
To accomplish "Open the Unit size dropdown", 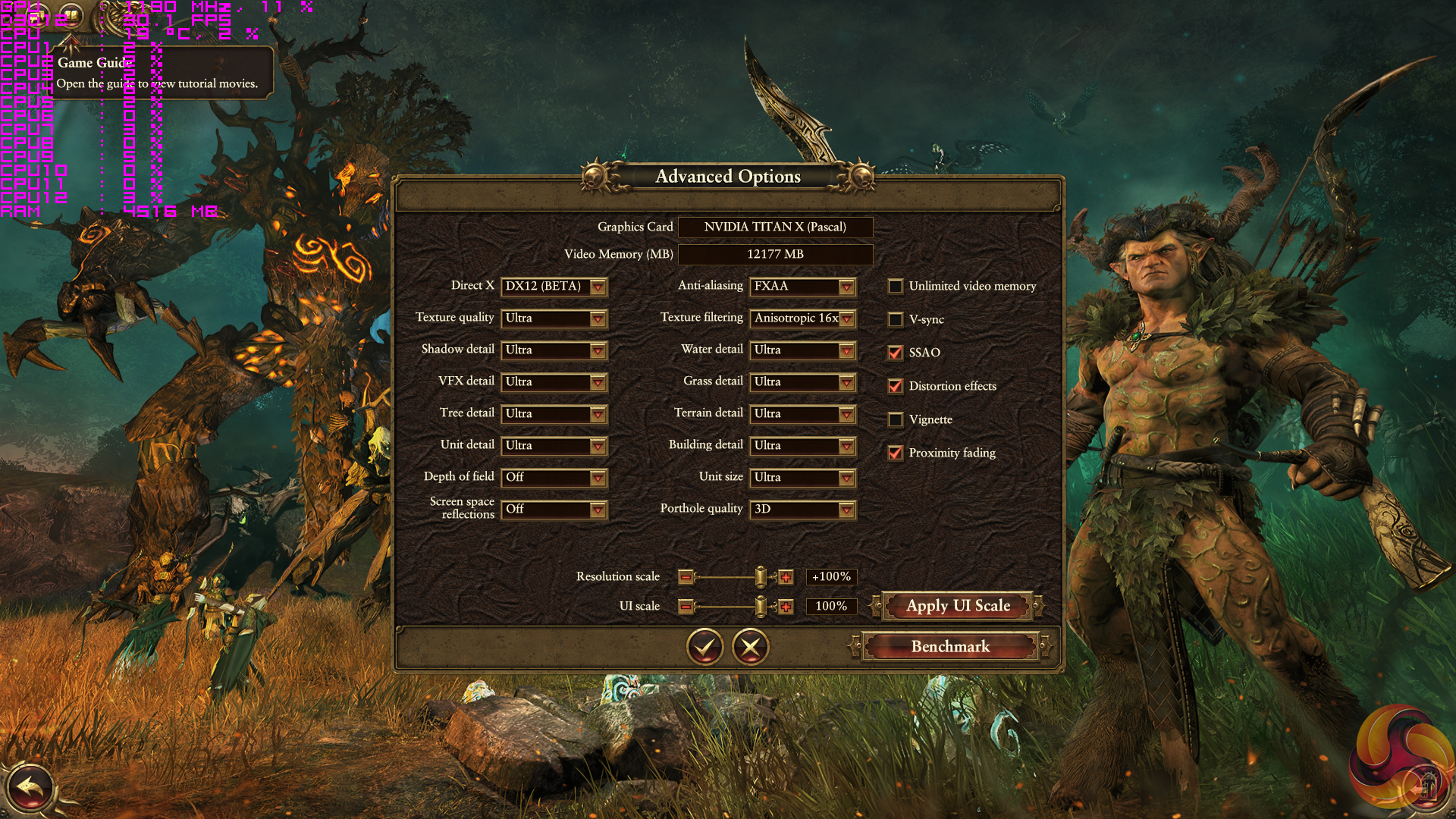I will pyautogui.click(x=802, y=478).
